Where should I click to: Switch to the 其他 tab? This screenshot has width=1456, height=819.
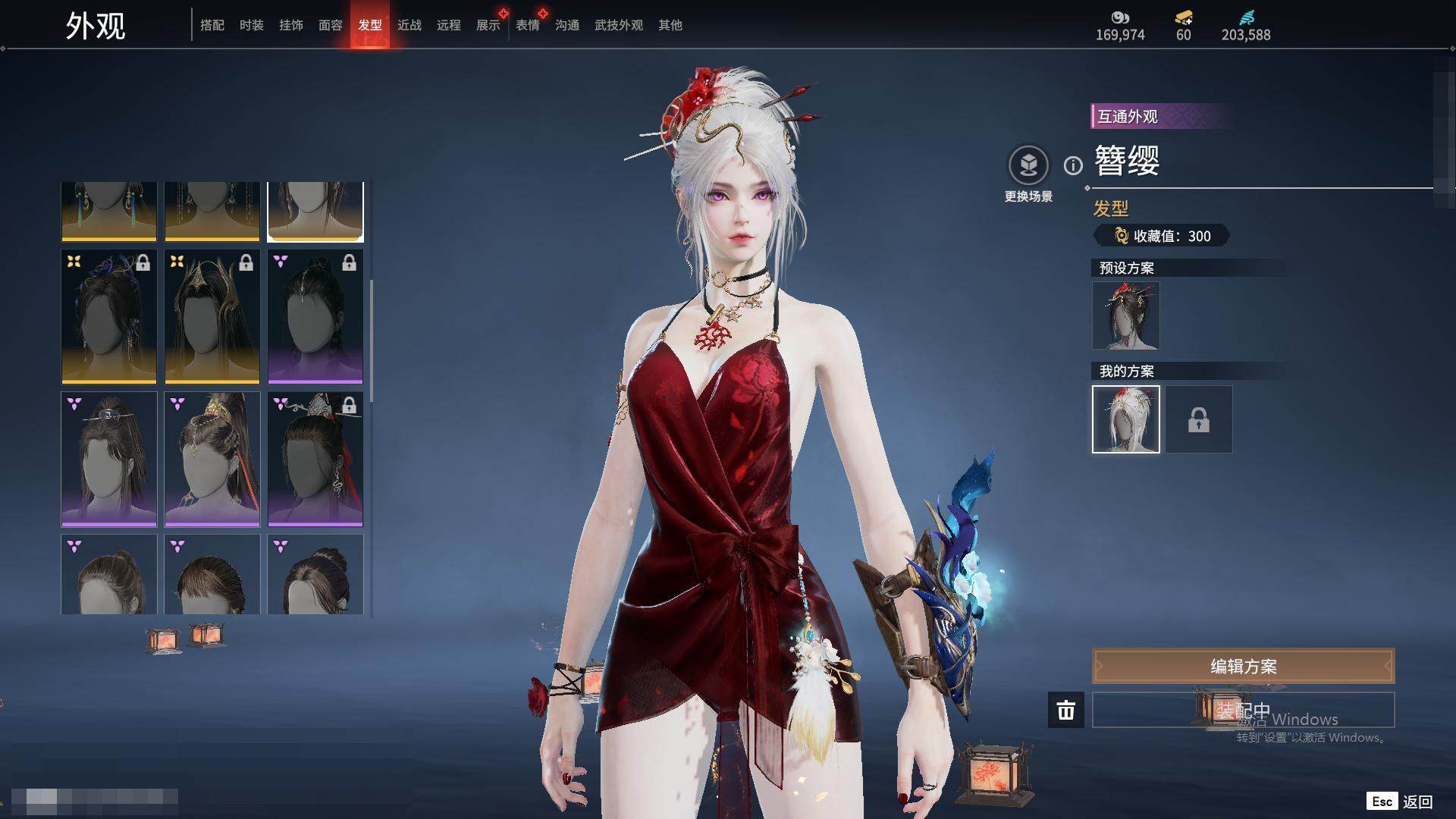(x=670, y=25)
